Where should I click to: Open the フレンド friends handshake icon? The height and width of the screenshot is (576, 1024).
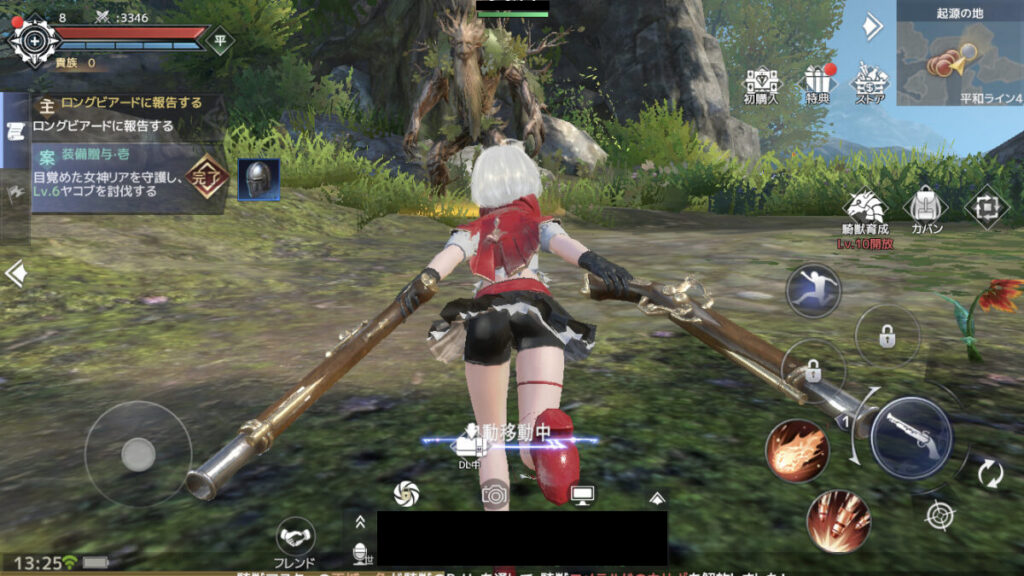coord(295,540)
